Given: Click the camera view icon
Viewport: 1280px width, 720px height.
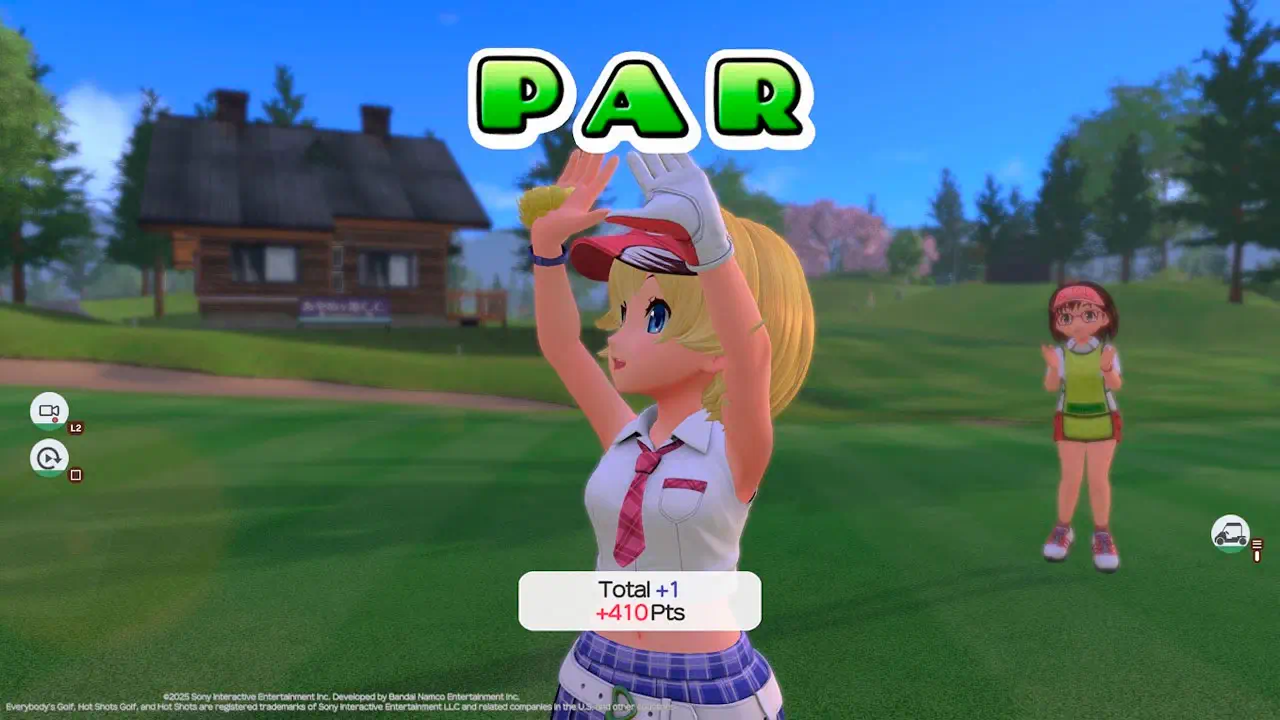Looking at the screenshot, I should tap(49, 411).
